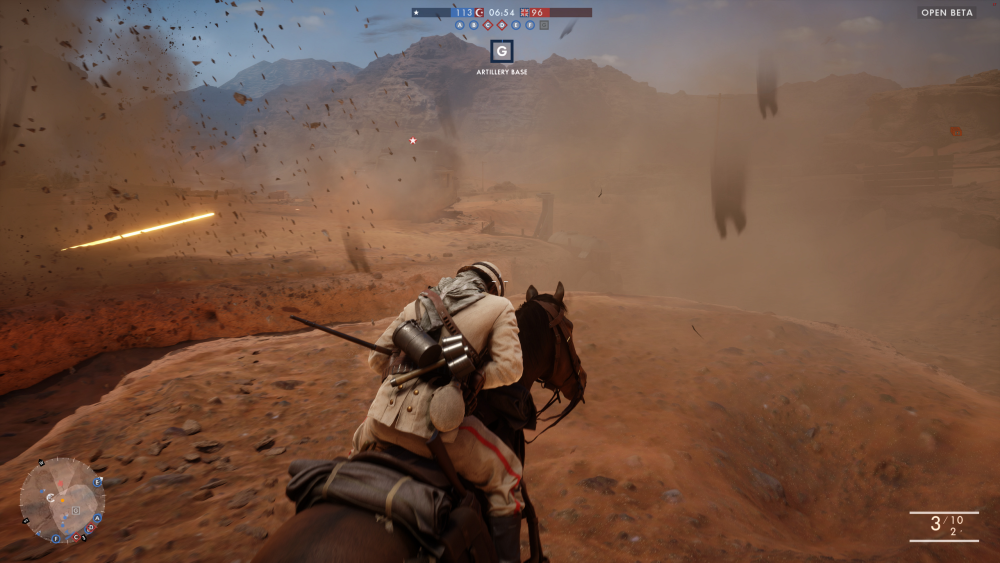Click the Ottoman crescent team flag icon
Viewport: 1000px width, 563px height.
[479, 13]
